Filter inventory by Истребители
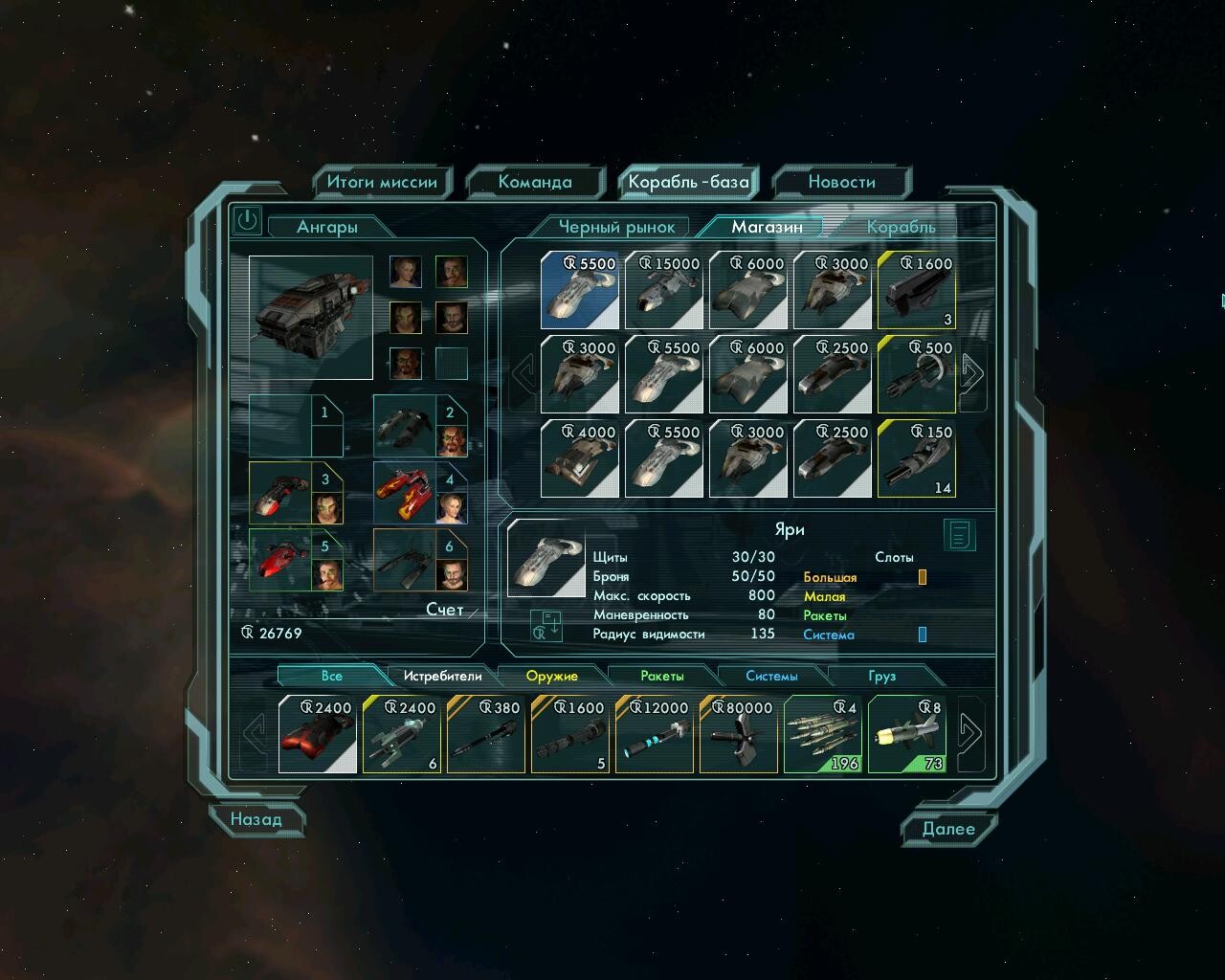Screen dimensions: 1225x980 click(x=442, y=676)
